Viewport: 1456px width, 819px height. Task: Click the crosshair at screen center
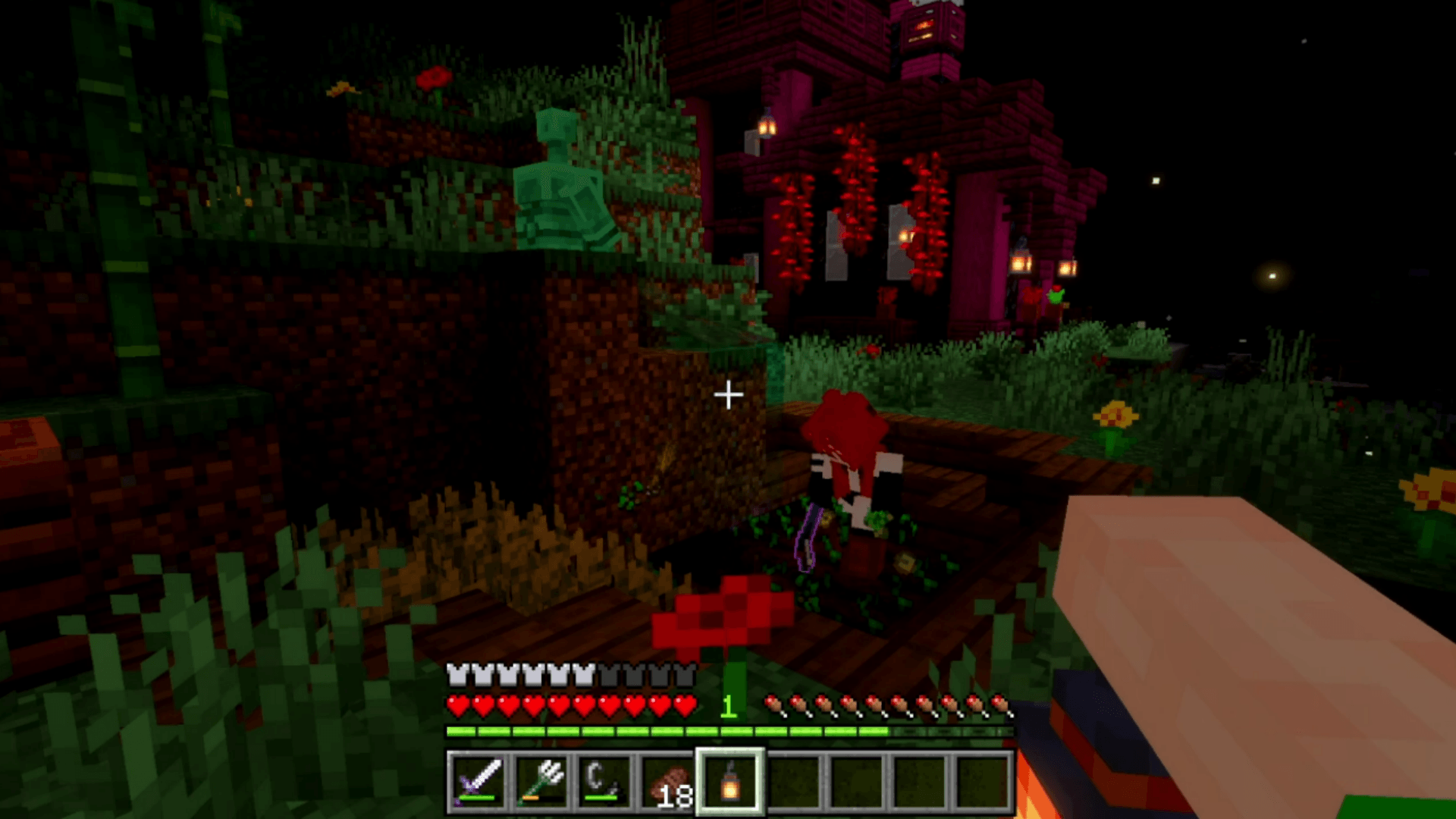point(730,394)
